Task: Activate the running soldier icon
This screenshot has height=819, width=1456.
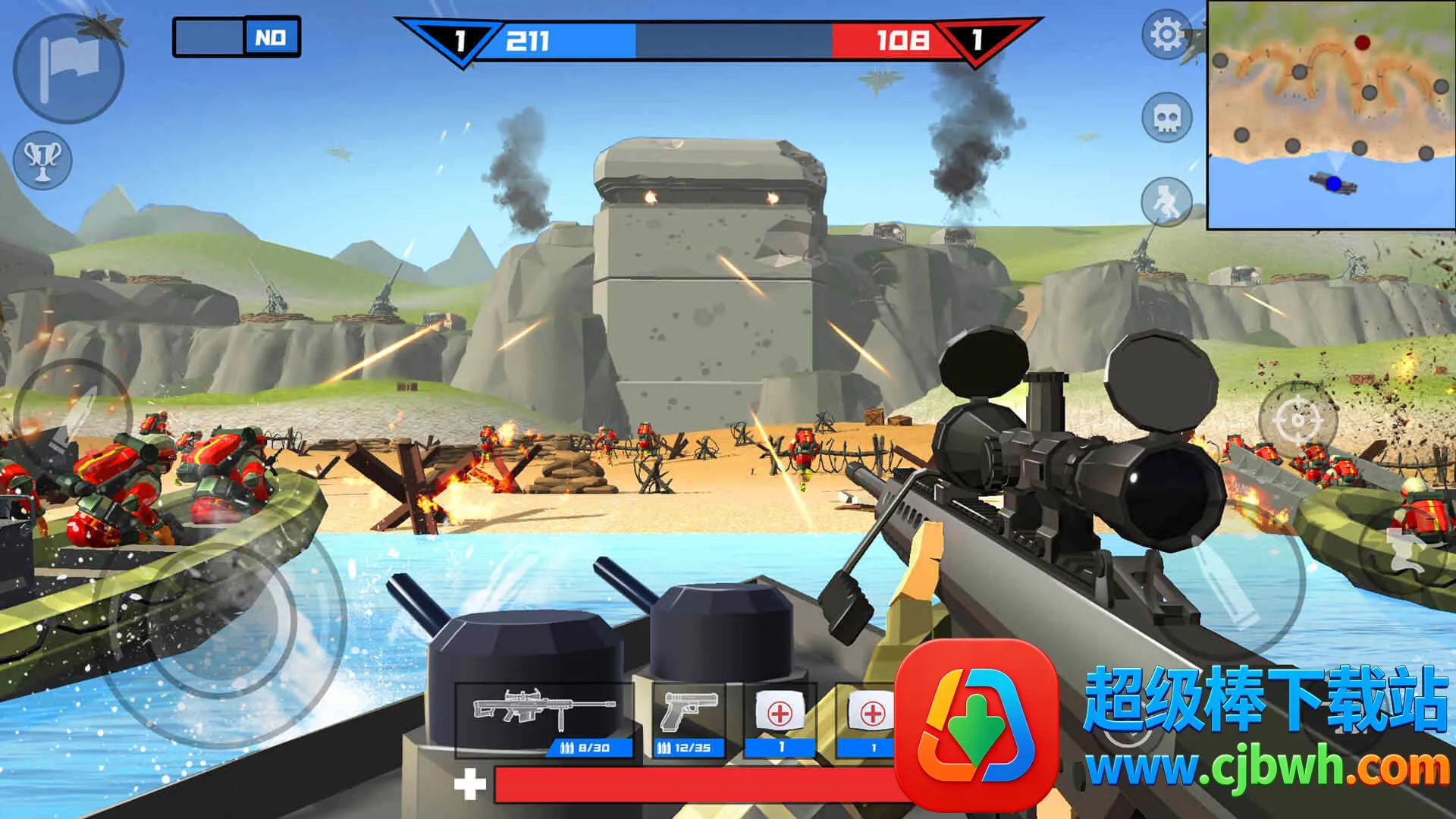Action: pyautogui.click(x=1166, y=201)
